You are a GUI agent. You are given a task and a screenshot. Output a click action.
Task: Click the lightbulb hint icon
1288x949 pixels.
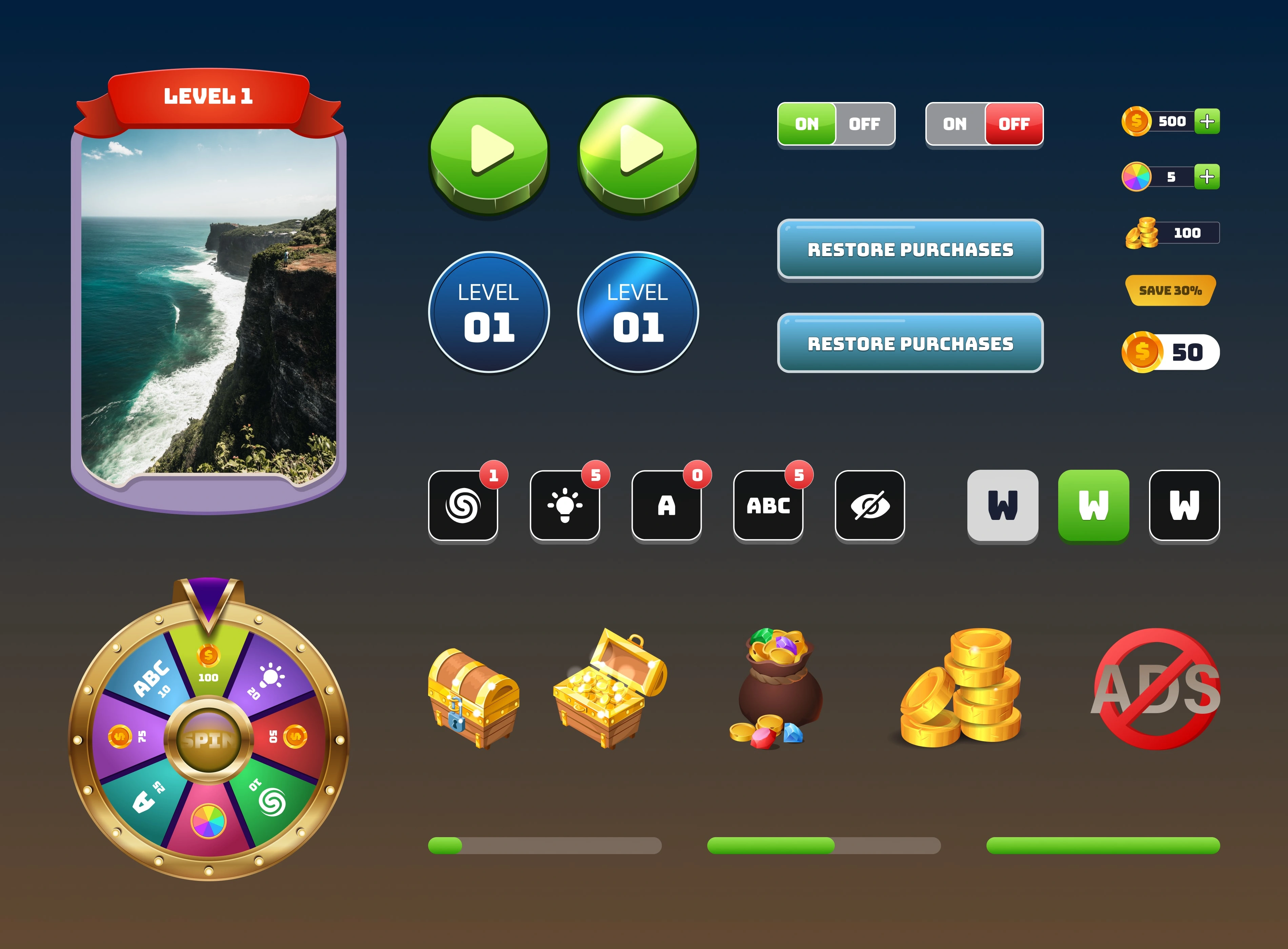tap(565, 507)
